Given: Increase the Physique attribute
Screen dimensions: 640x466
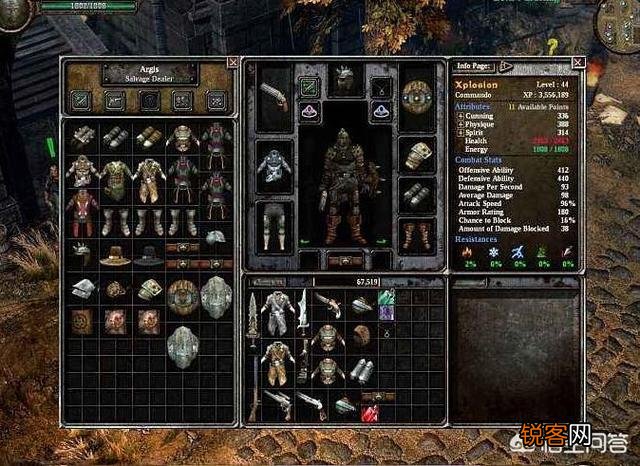Looking at the screenshot, I should (460, 123).
